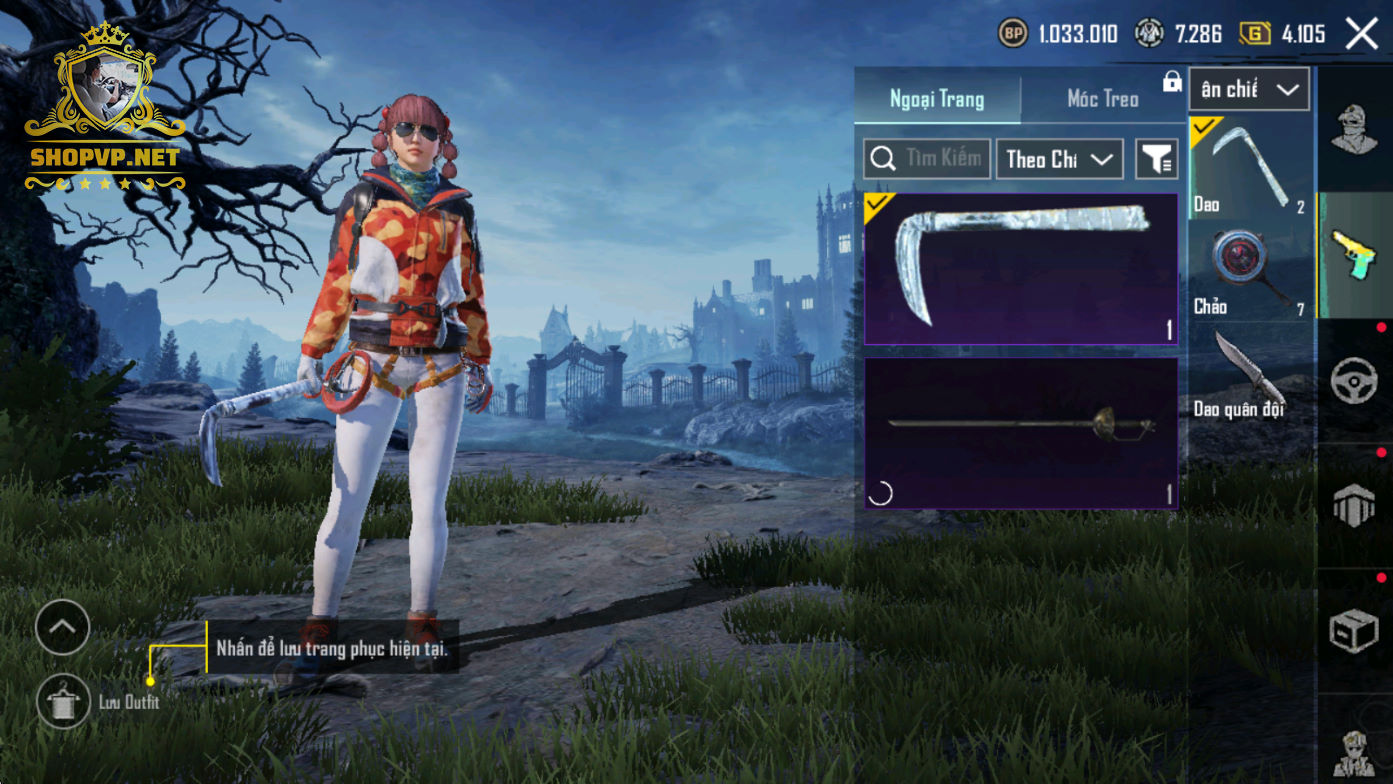The height and width of the screenshot is (784, 1393).
Task: Expand the ân chiế weapon type dropdown
Action: (x=1249, y=90)
